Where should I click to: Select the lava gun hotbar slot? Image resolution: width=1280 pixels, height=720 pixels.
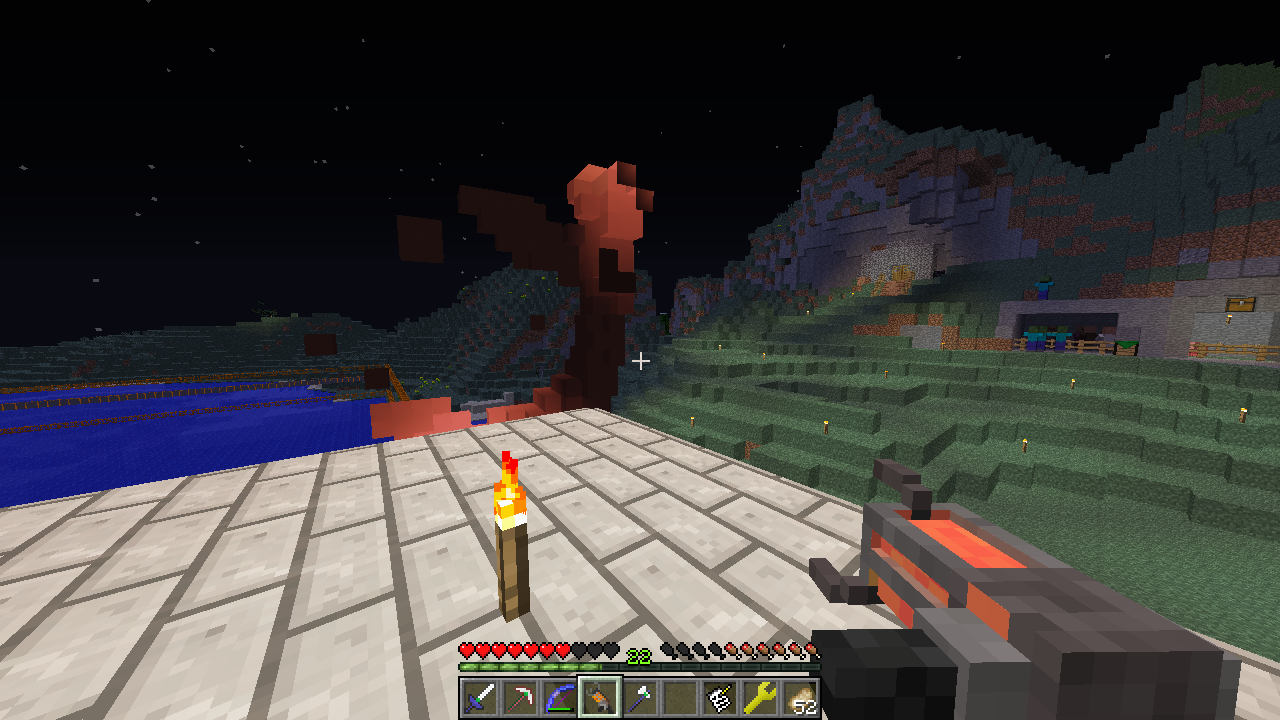point(600,697)
